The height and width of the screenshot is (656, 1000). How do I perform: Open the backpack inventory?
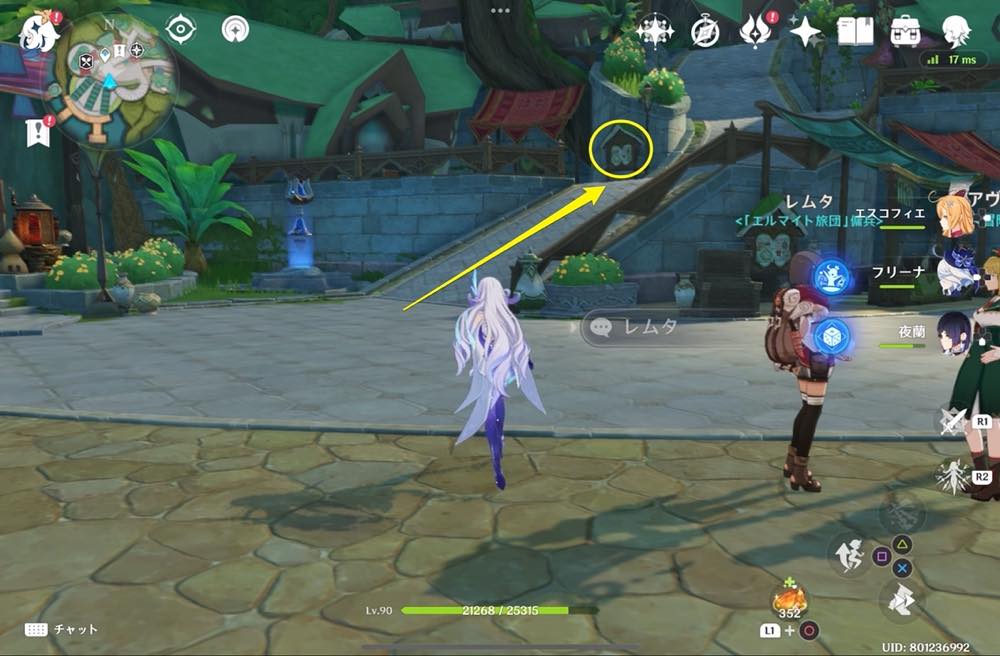[x=906, y=32]
